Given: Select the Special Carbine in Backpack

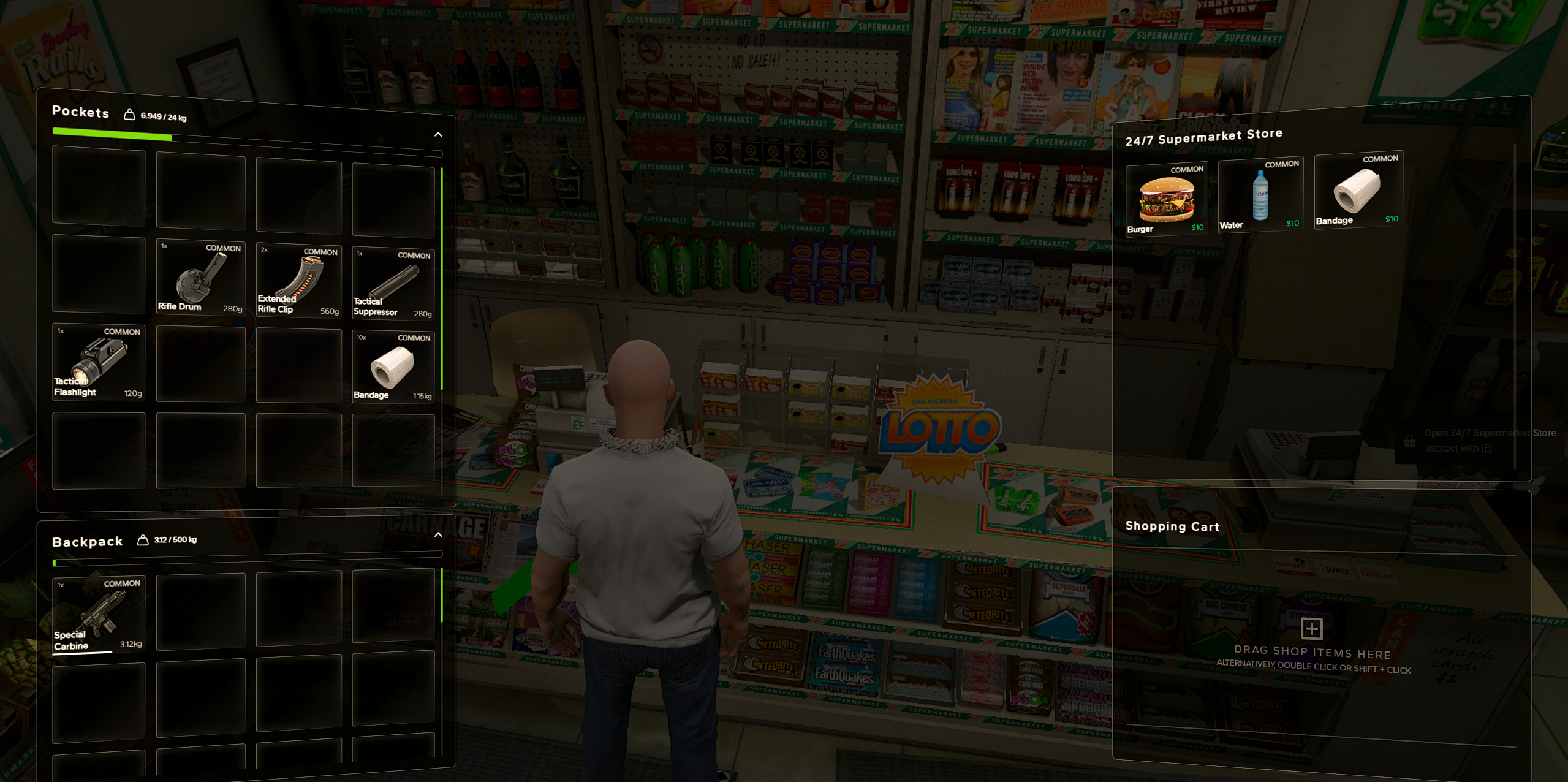Looking at the screenshot, I should pos(99,615).
